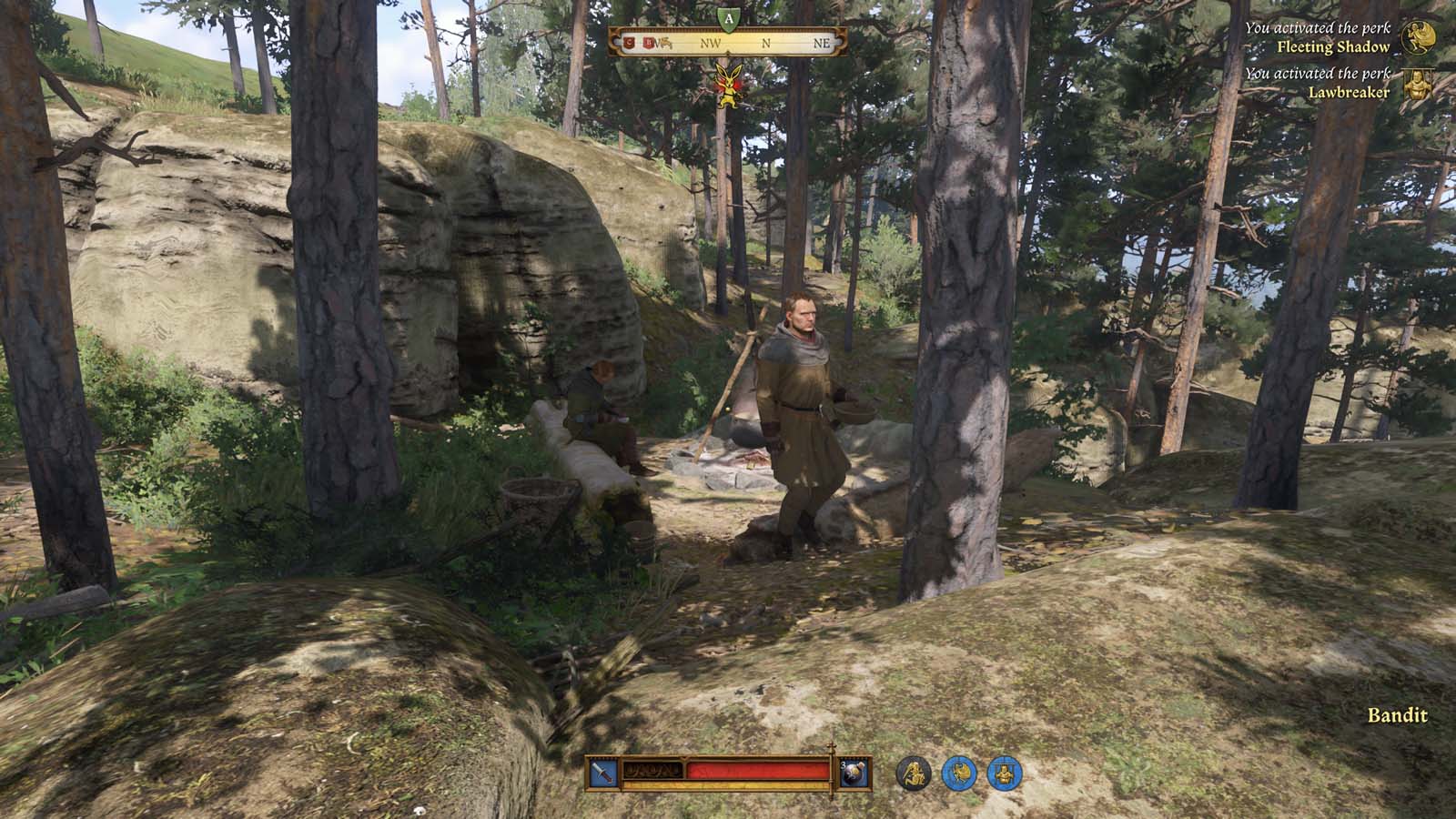The width and height of the screenshot is (1456, 819).
Task: Expand the green A quest marker shield
Action: pyautogui.click(x=728, y=20)
